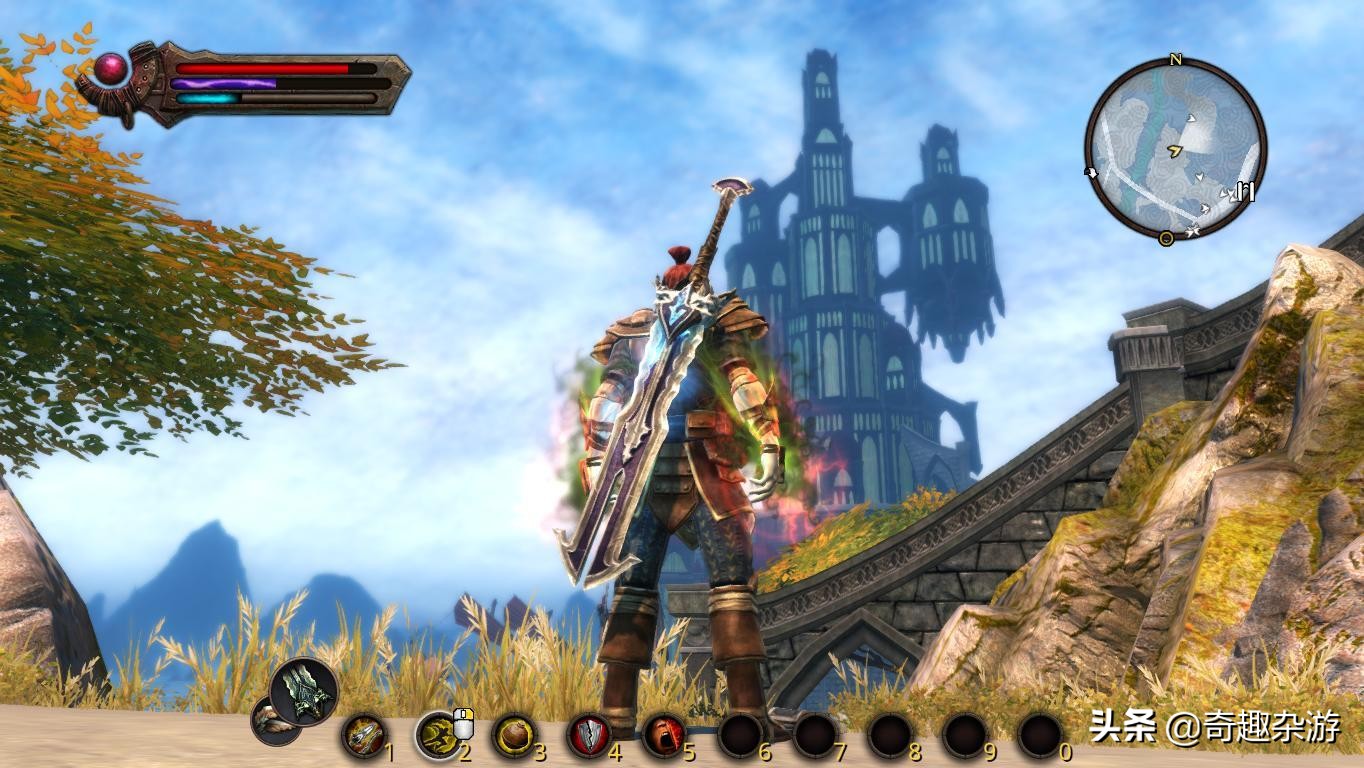Activate the ability in hotbar slot 1
The height and width of the screenshot is (768, 1364).
(363, 736)
